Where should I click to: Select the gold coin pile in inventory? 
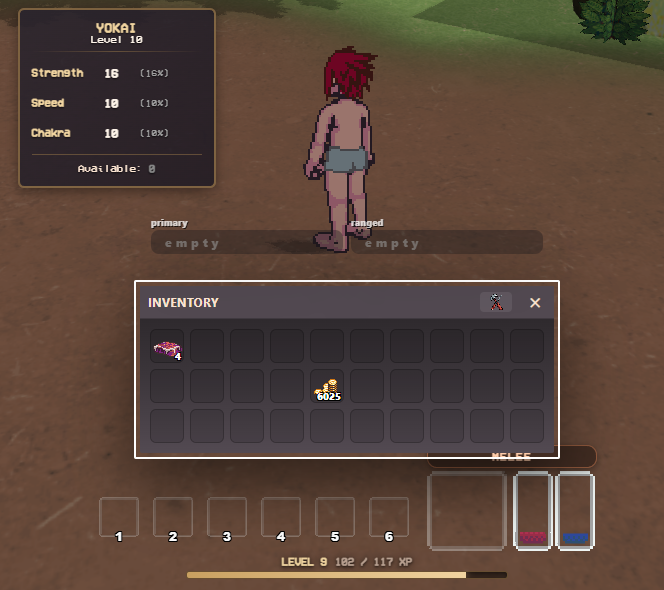[327, 387]
